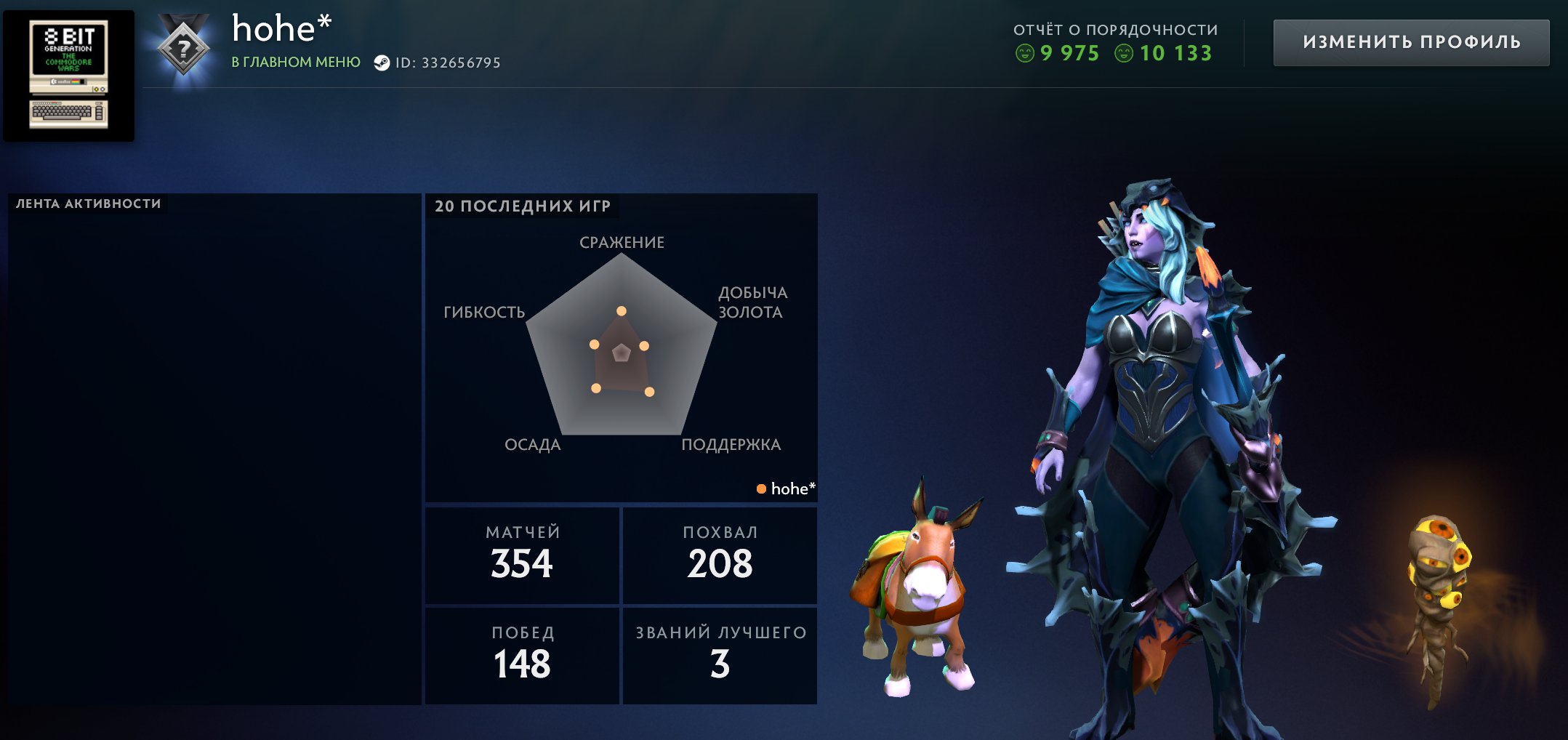Click the Лента активности panel header
1568x740 pixels.
88,204
